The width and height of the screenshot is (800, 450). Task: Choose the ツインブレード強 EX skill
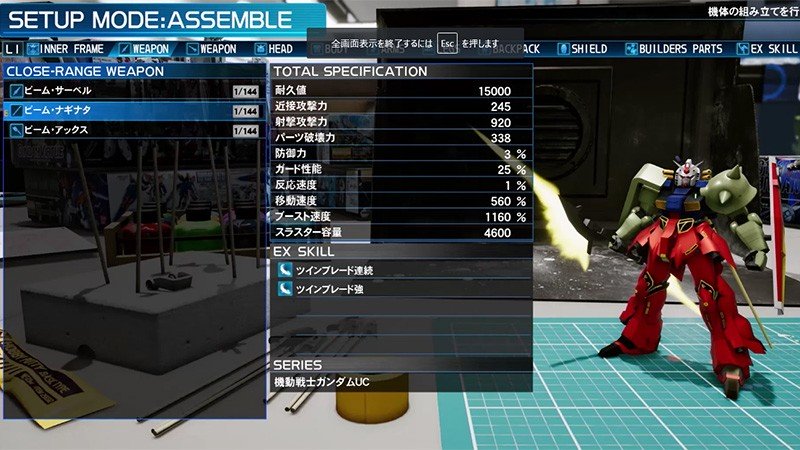[x=400, y=289]
